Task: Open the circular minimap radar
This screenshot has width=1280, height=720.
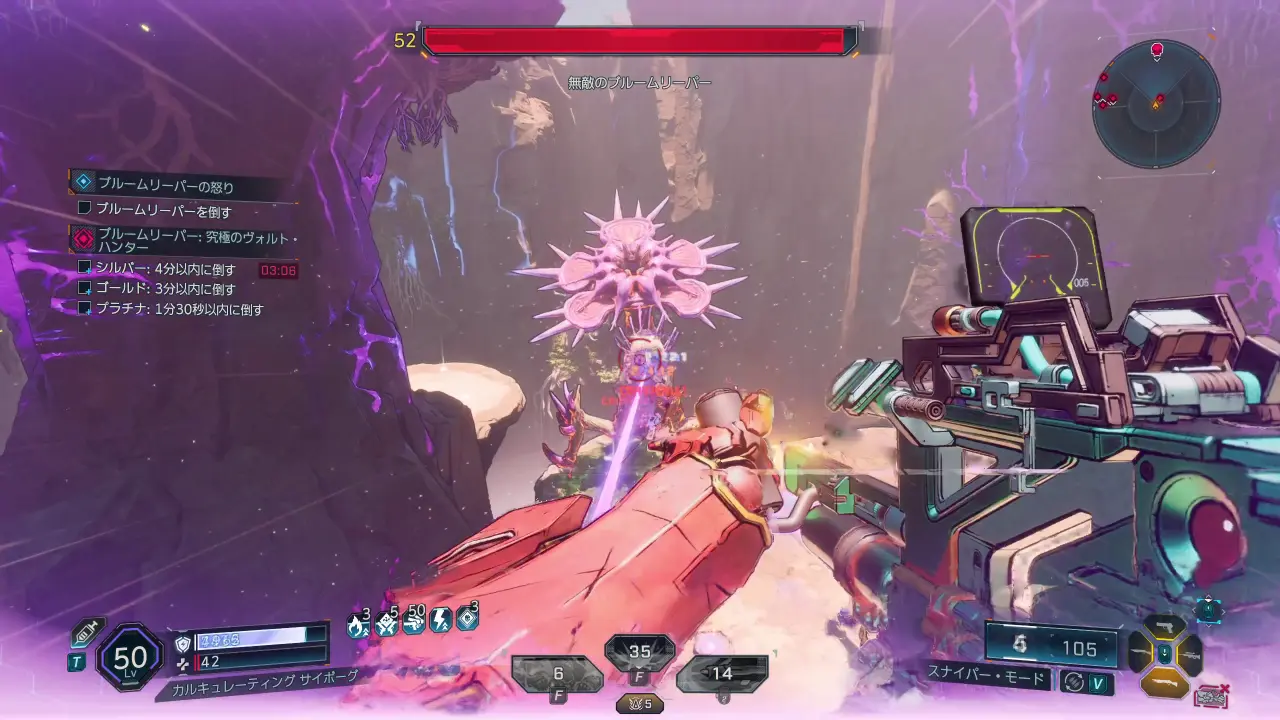Action: 1156,103
